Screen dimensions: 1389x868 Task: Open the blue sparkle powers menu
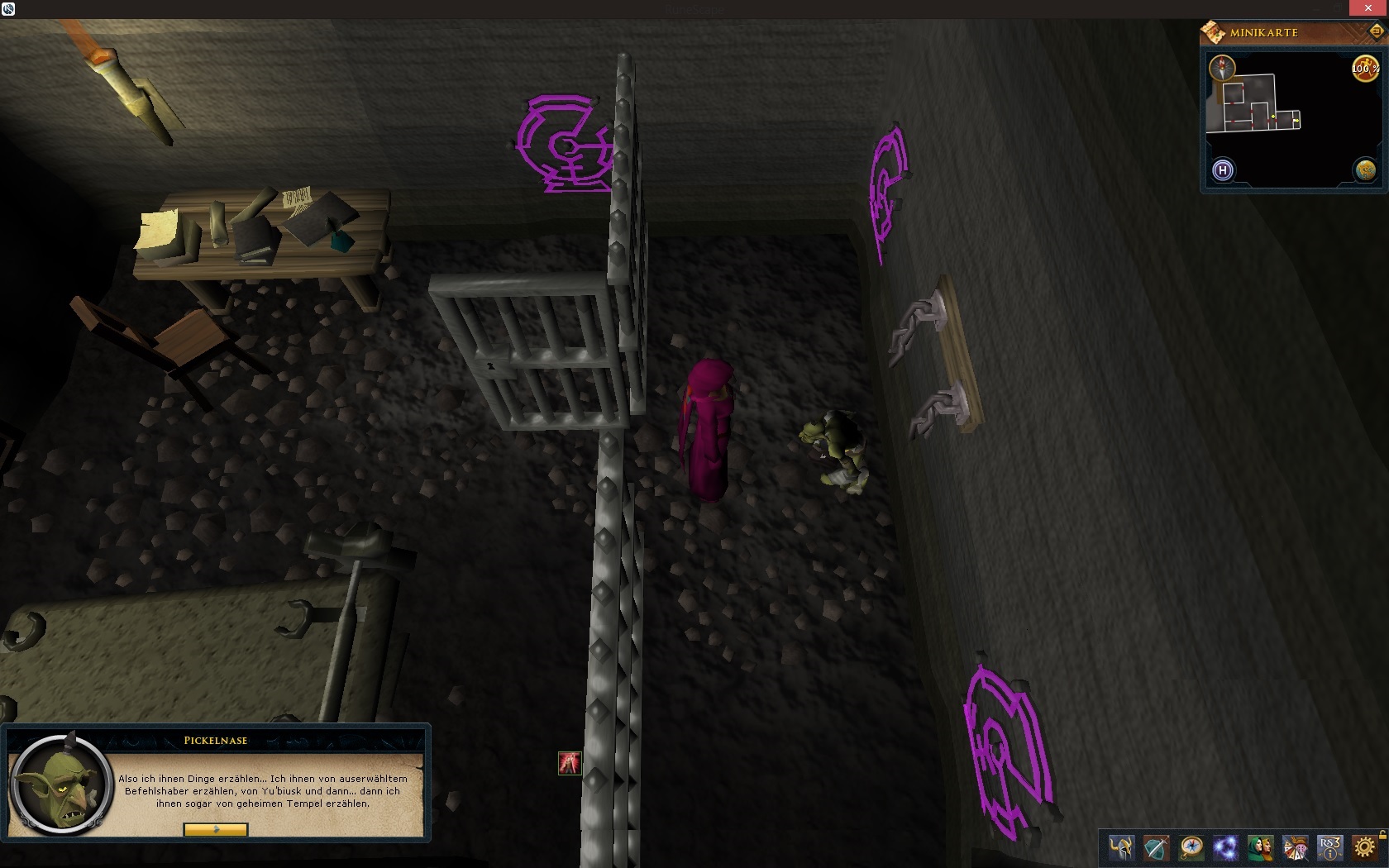pyautogui.click(x=1225, y=847)
